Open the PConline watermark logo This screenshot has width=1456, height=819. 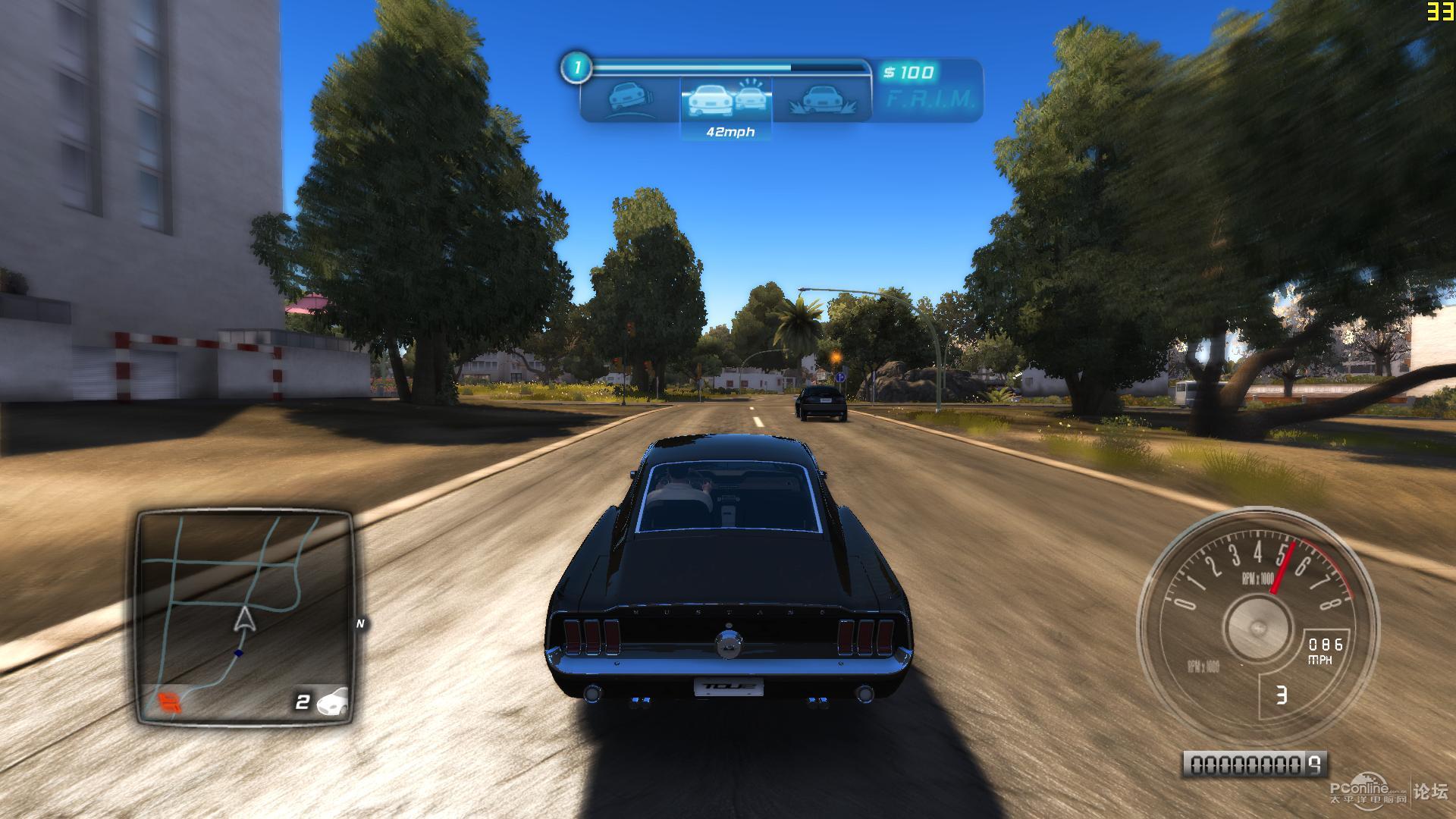1369,791
